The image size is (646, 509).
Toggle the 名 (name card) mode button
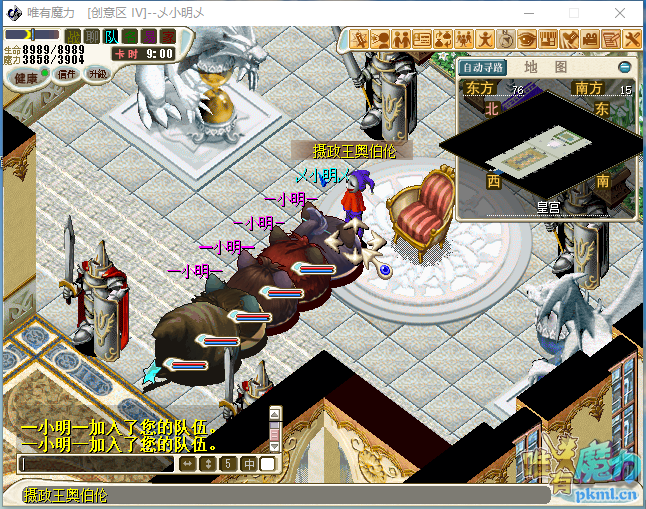click(130, 36)
